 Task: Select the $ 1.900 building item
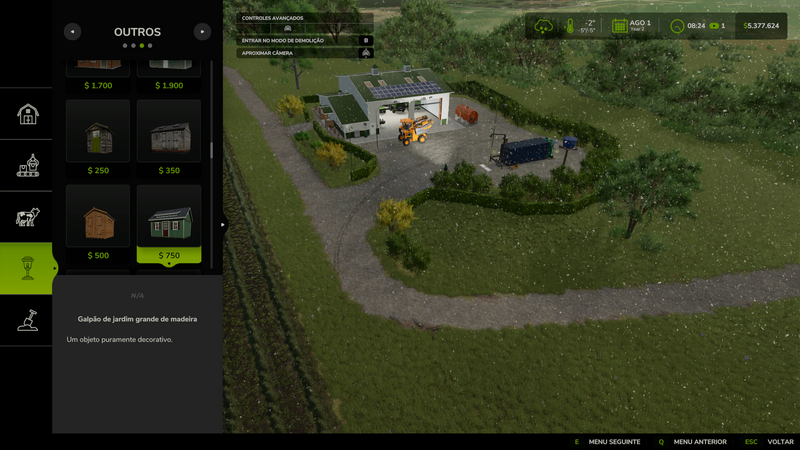[x=169, y=68]
